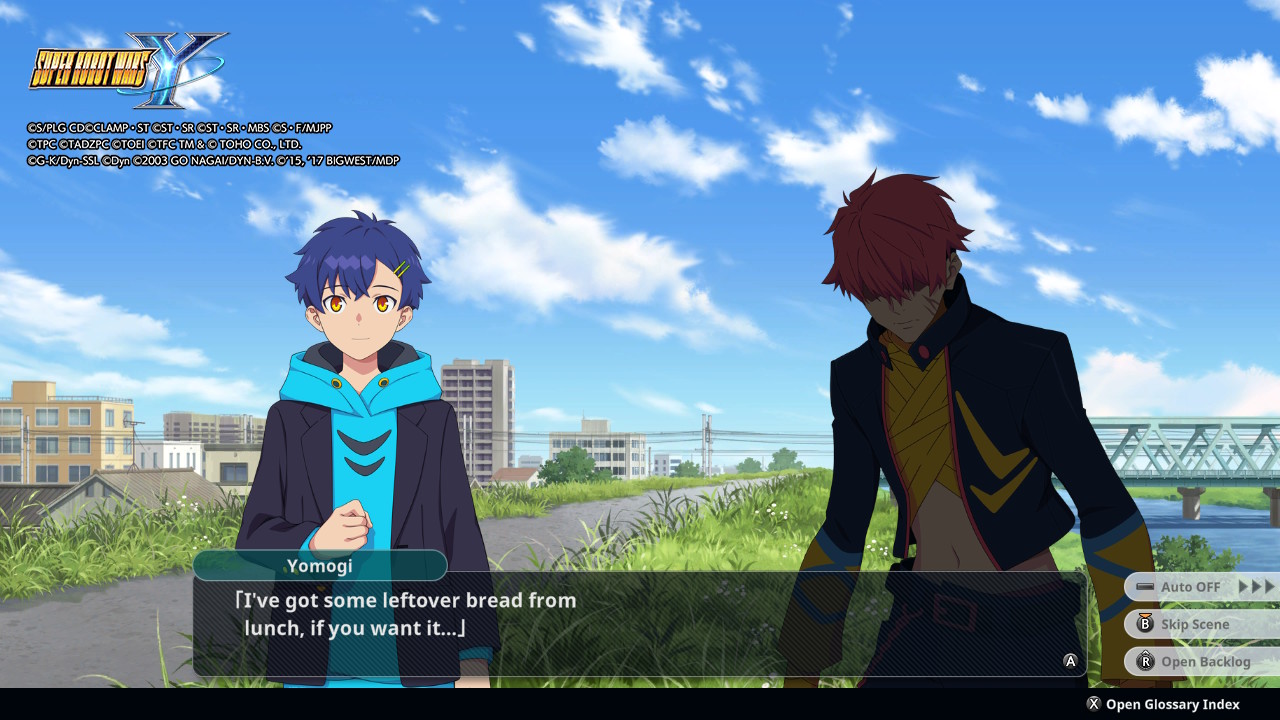This screenshot has width=1280, height=720.
Task: Open Backlog of previous dialogue
Action: 1203,661
